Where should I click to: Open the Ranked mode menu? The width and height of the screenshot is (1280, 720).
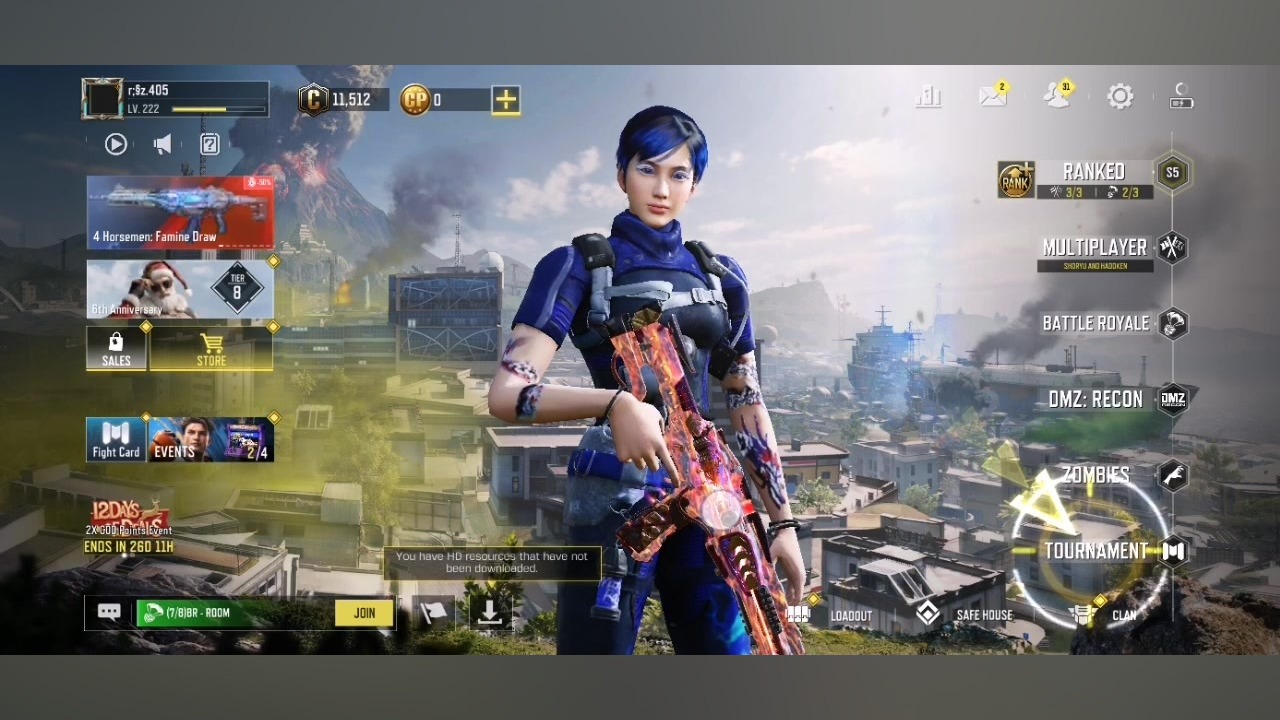pyautogui.click(x=1094, y=173)
